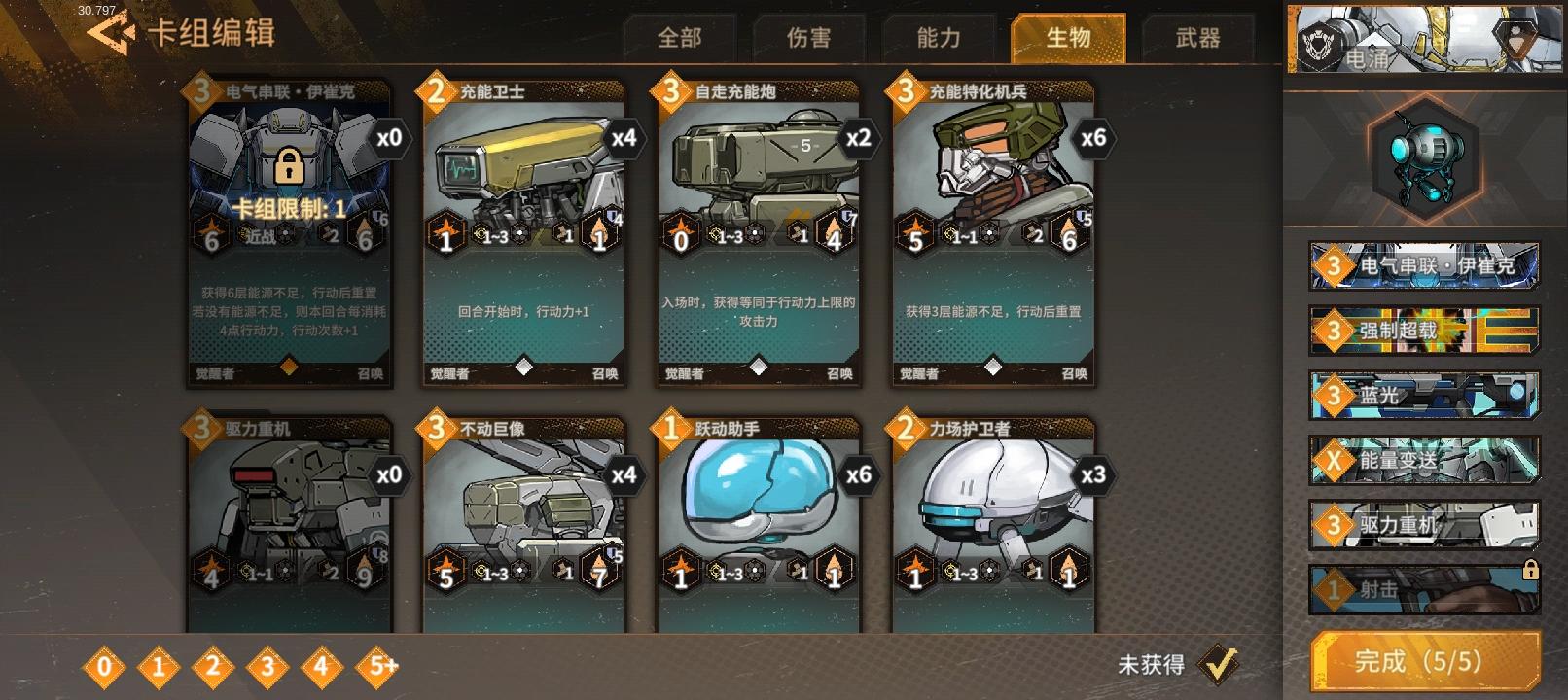Filter cards by cost 5+
Image resolution: width=1568 pixels, height=700 pixels.
382,667
